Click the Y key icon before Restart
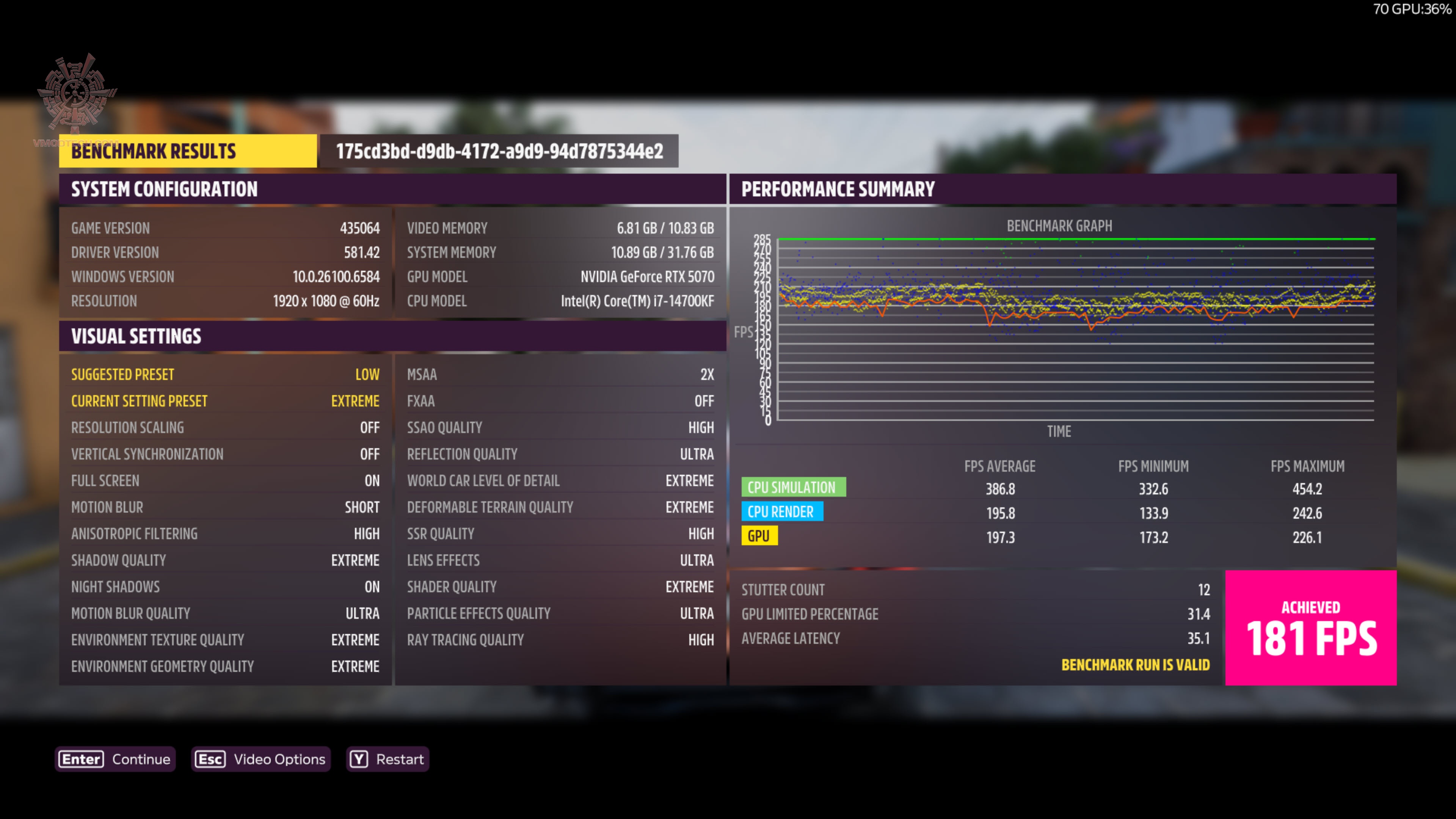1456x819 pixels. pos(359,759)
